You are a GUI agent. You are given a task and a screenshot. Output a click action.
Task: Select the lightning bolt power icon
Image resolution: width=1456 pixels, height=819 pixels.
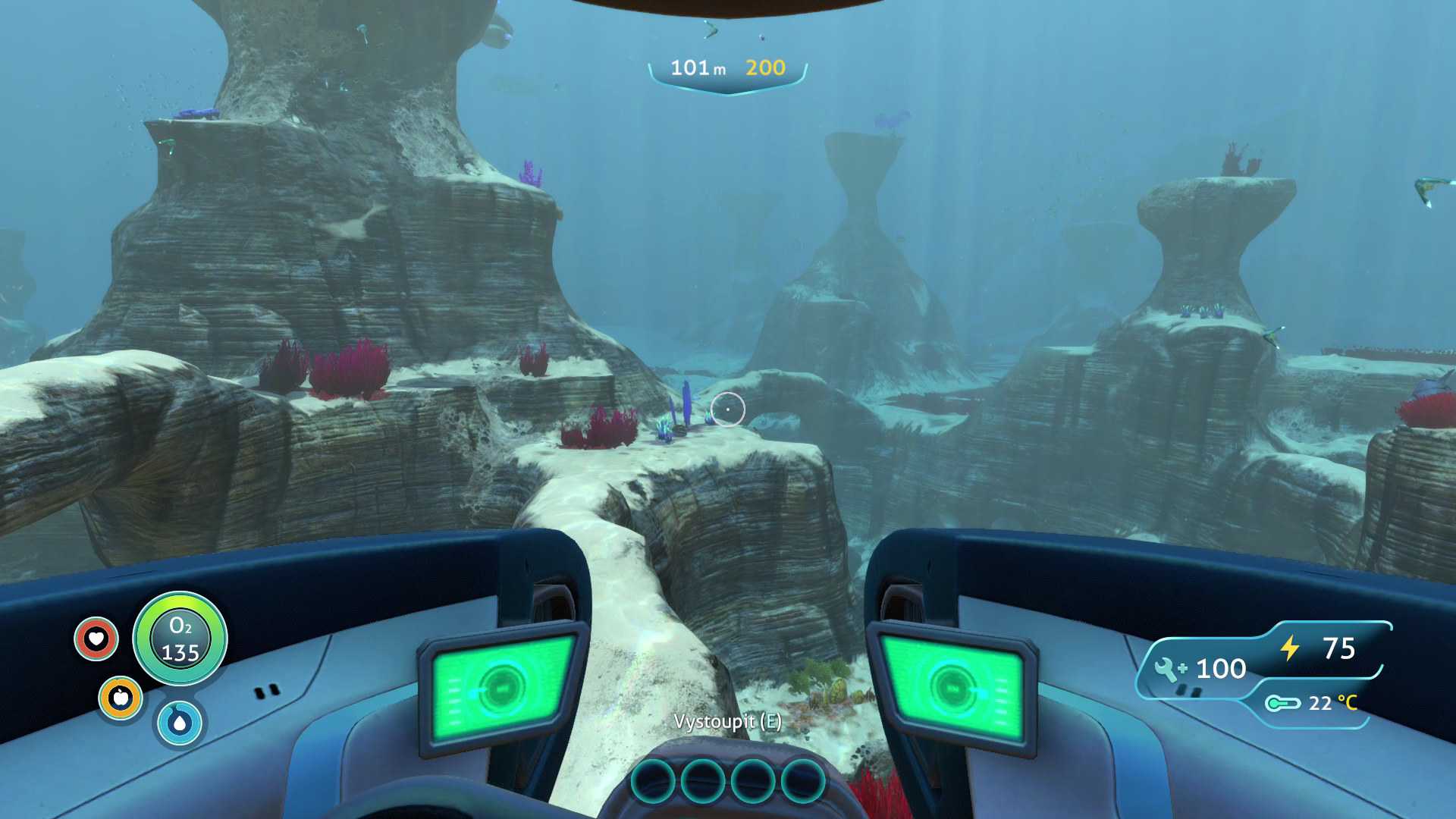[x=1290, y=648]
